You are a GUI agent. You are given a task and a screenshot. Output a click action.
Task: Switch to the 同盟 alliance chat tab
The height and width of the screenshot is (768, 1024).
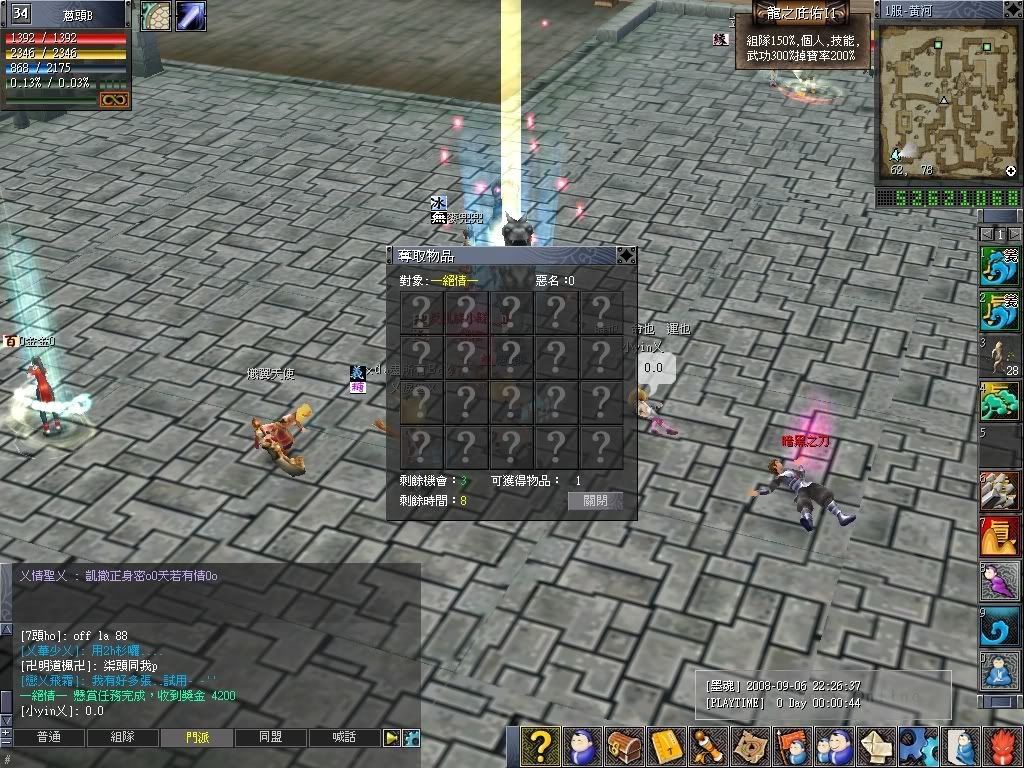[x=270, y=738]
